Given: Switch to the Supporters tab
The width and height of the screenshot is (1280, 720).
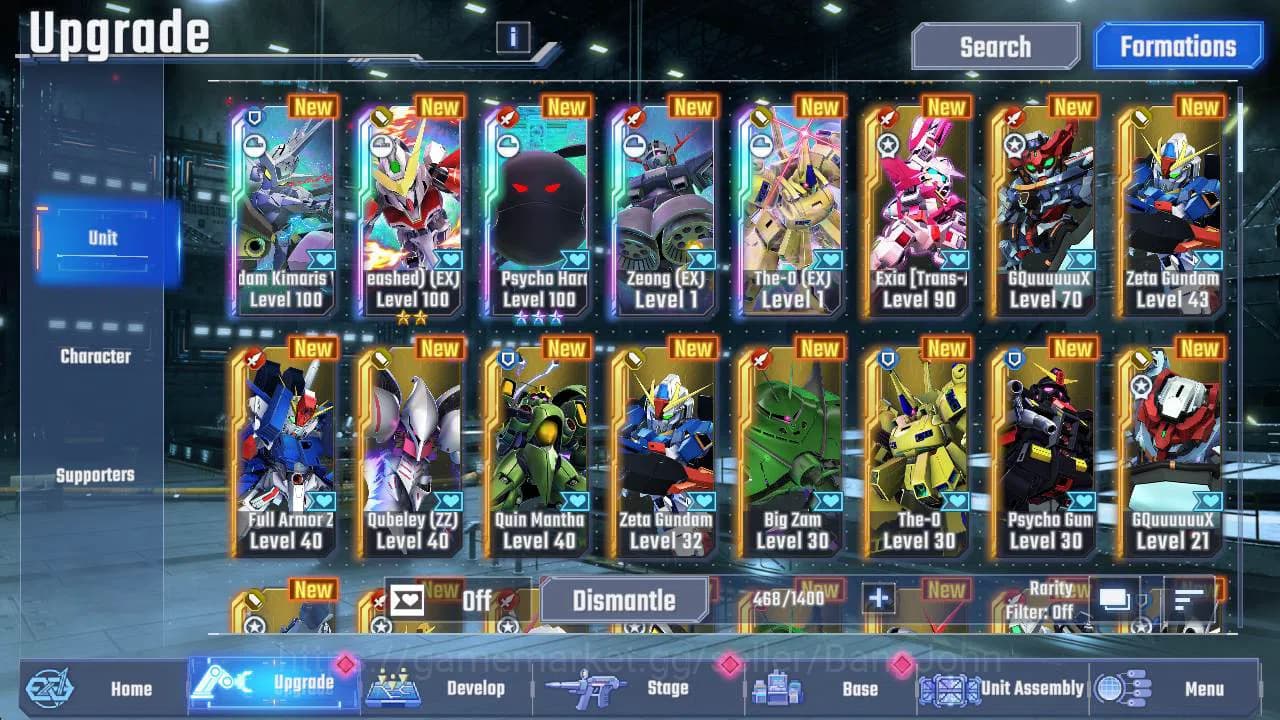Looking at the screenshot, I should 96,475.
